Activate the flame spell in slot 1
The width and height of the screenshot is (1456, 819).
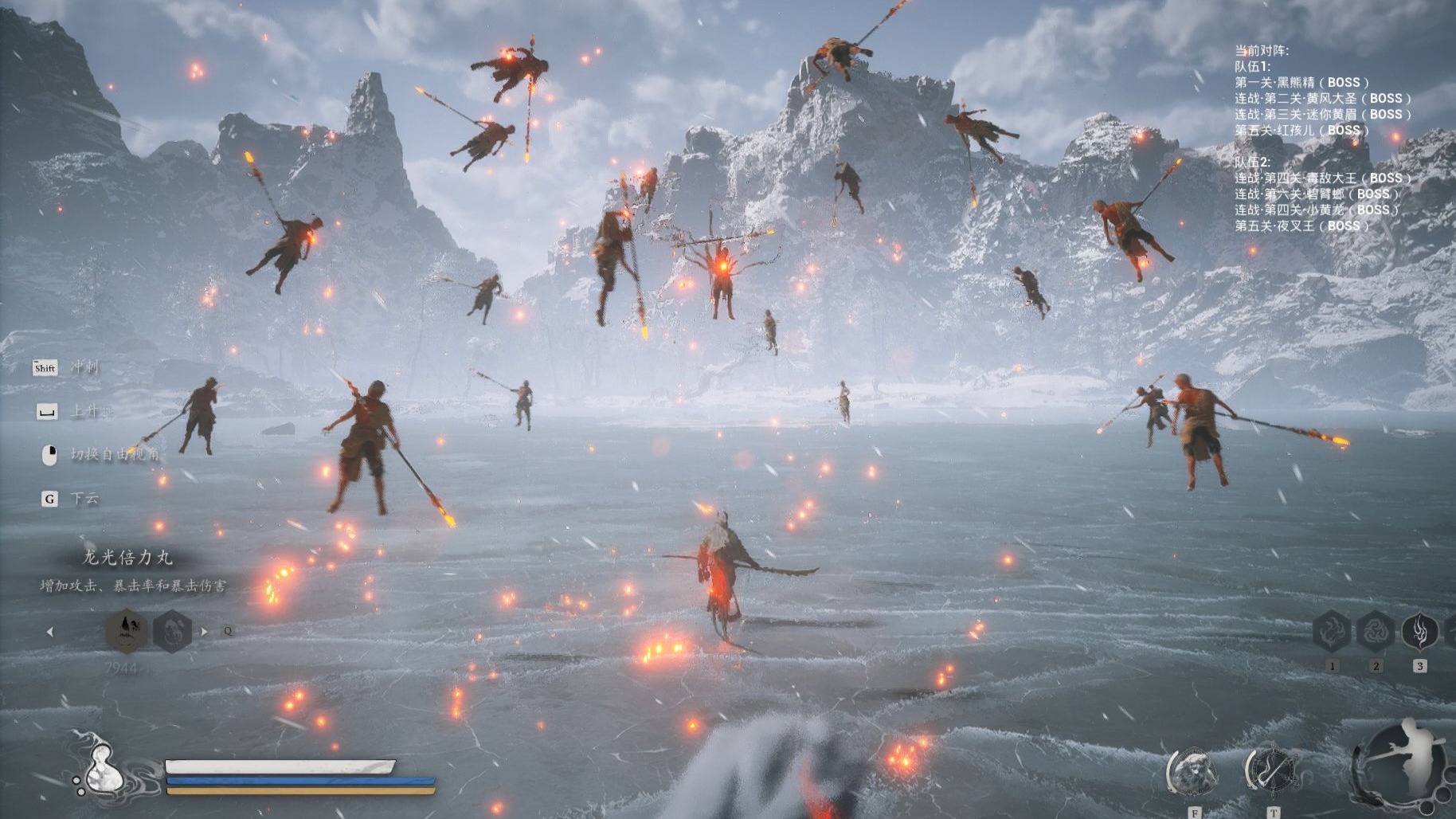pyautogui.click(x=1332, y=633)
